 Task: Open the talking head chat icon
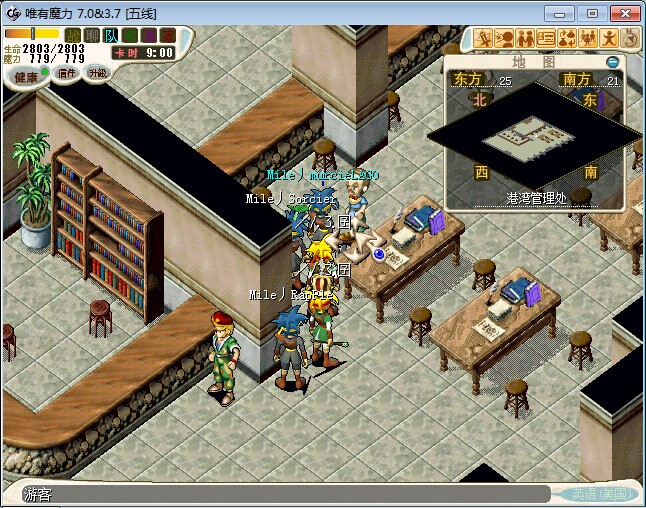pyautogui.click(x=504, y=38)
